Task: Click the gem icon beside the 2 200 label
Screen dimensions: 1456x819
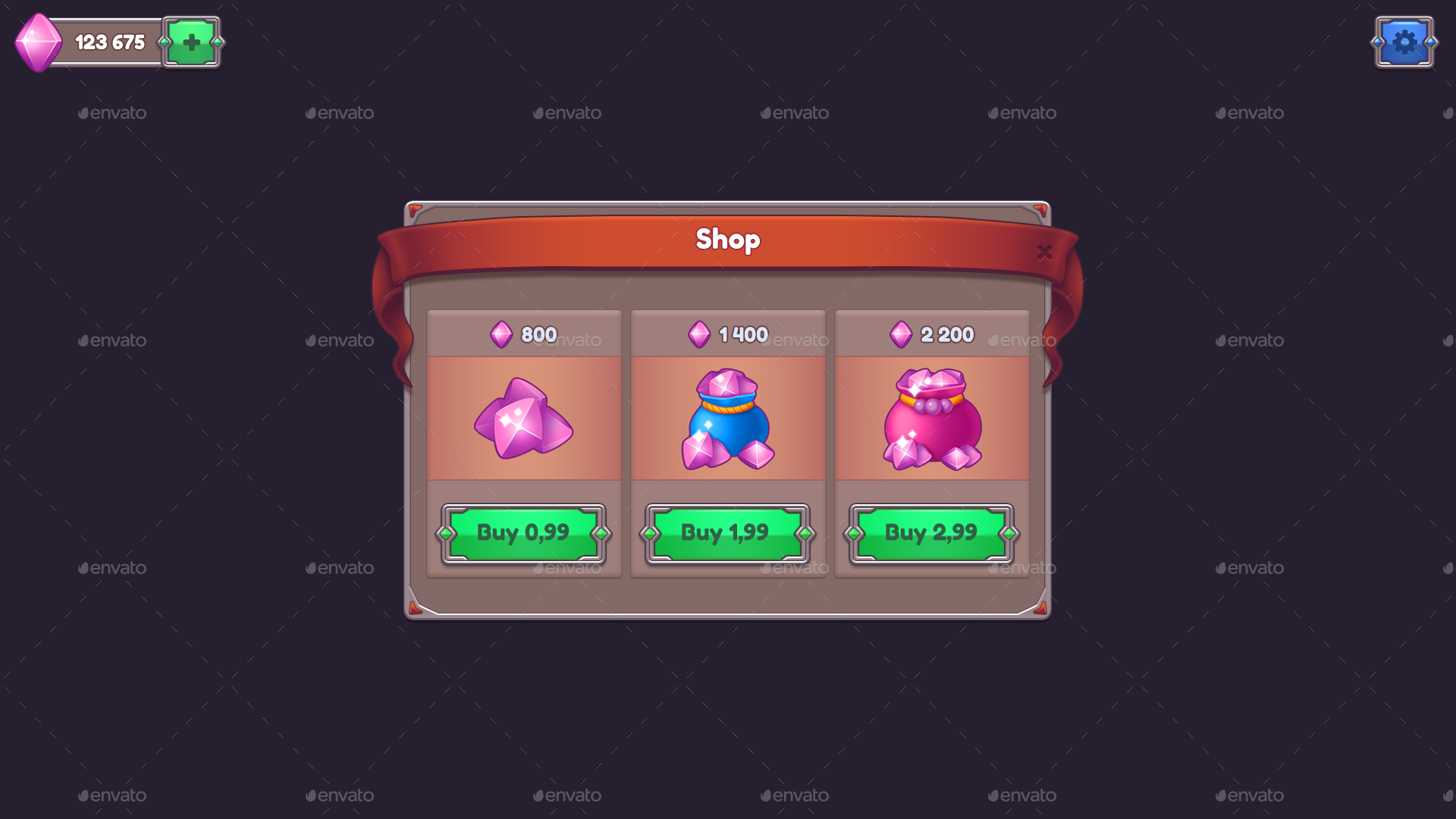Action: pyautogui.click(x=902, y=334)
